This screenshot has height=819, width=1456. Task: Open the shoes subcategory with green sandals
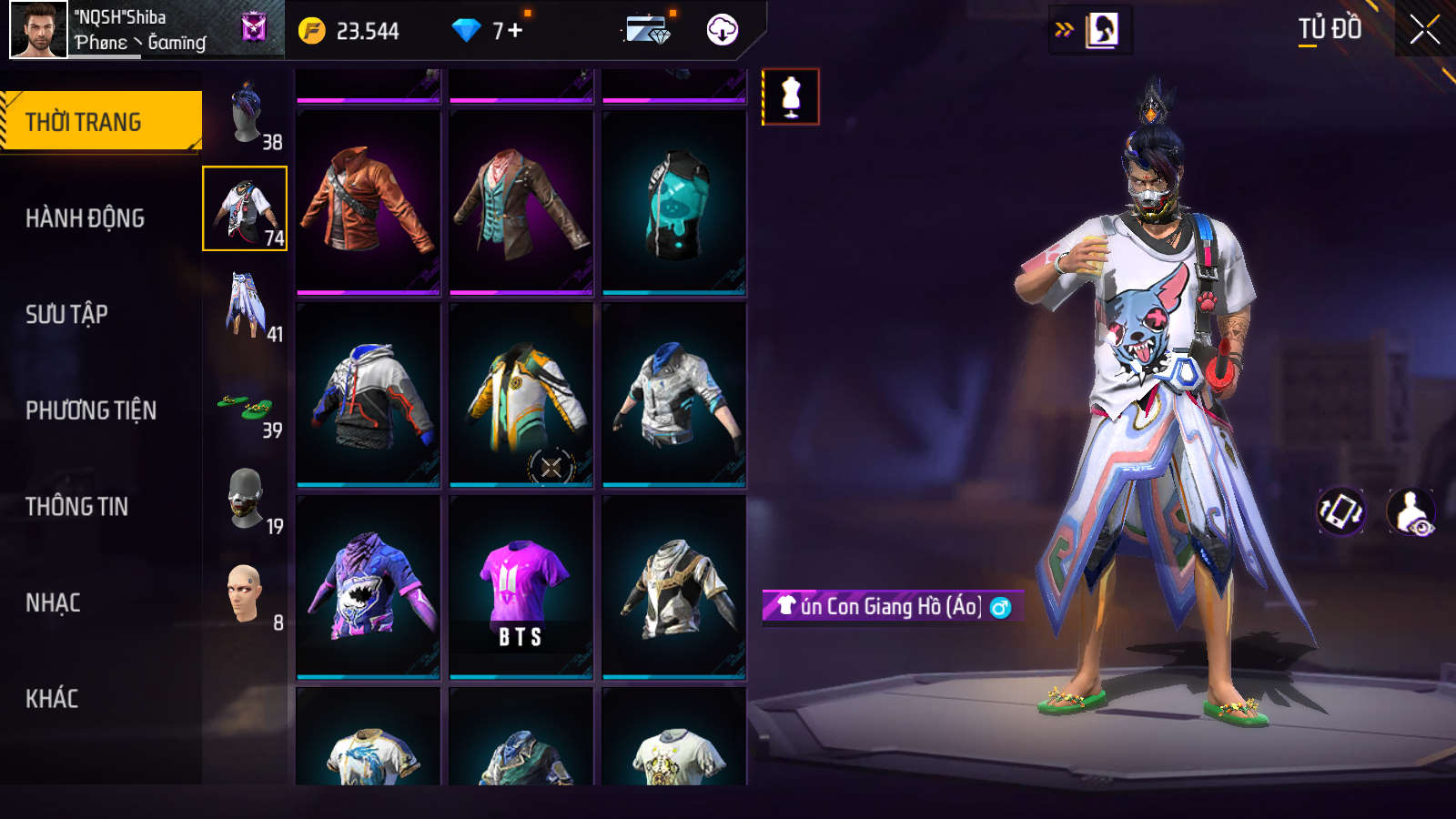pyautogui.click(x=246, y=407)
